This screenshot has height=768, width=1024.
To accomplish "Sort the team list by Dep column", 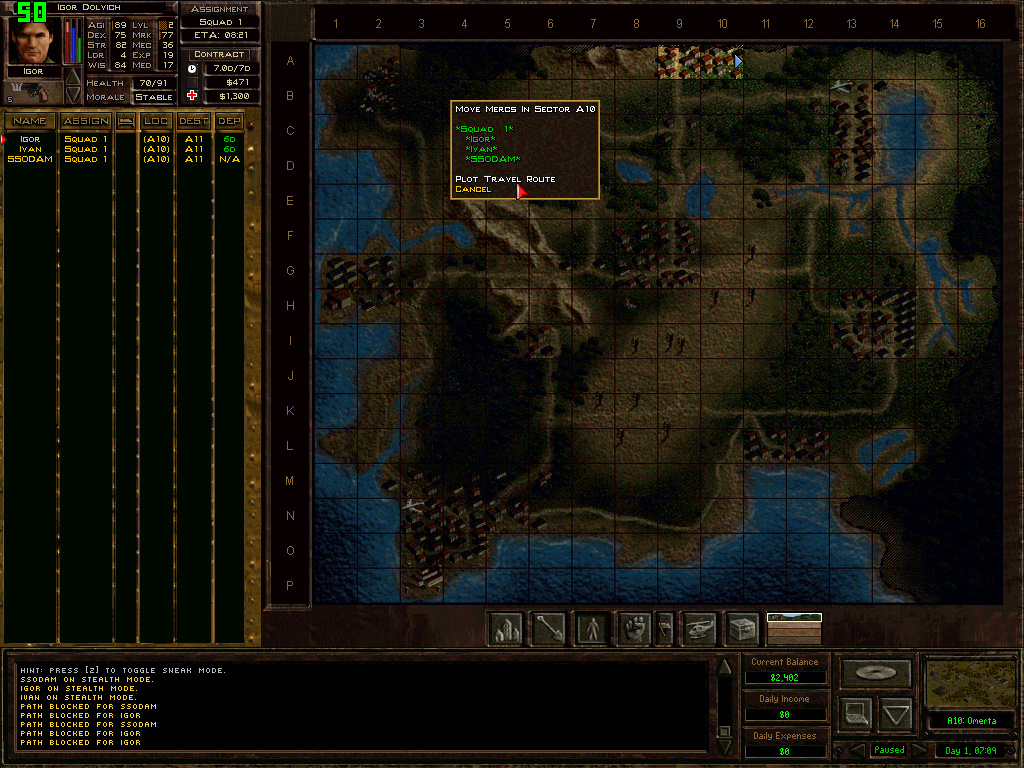I will 230,121.
